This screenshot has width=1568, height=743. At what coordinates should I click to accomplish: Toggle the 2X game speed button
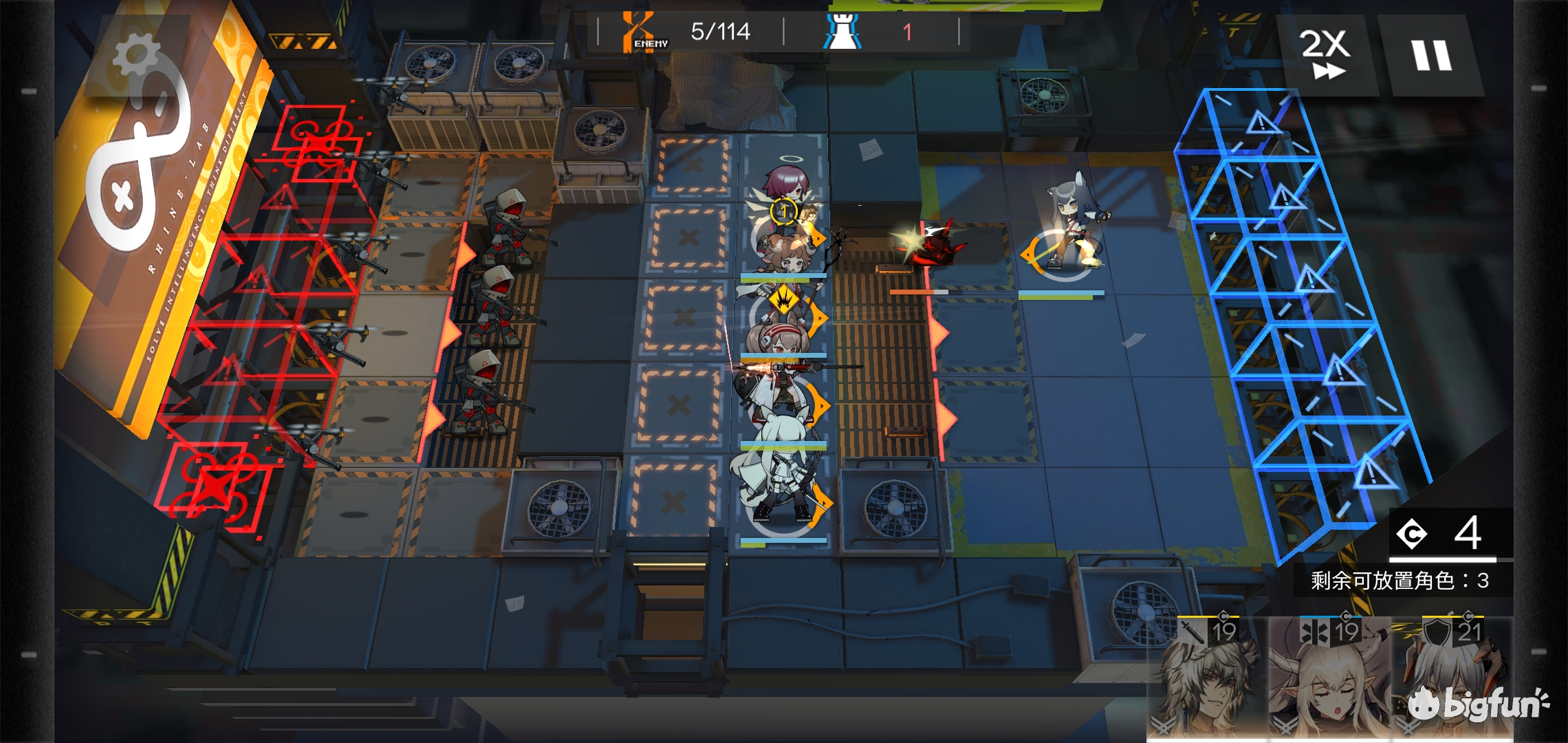tap(1325, 55)
